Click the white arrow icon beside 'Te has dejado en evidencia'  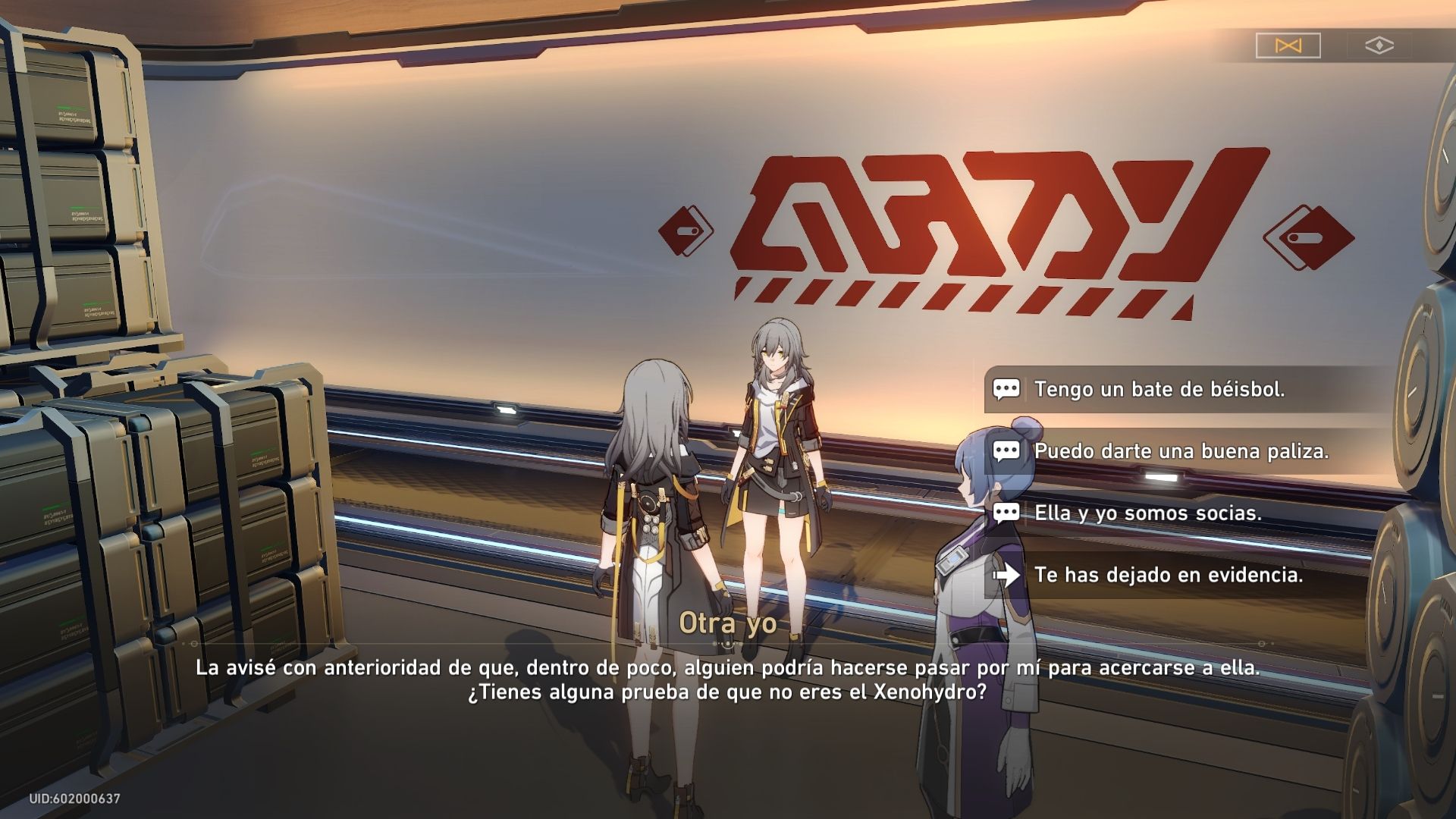[1008, 575]
